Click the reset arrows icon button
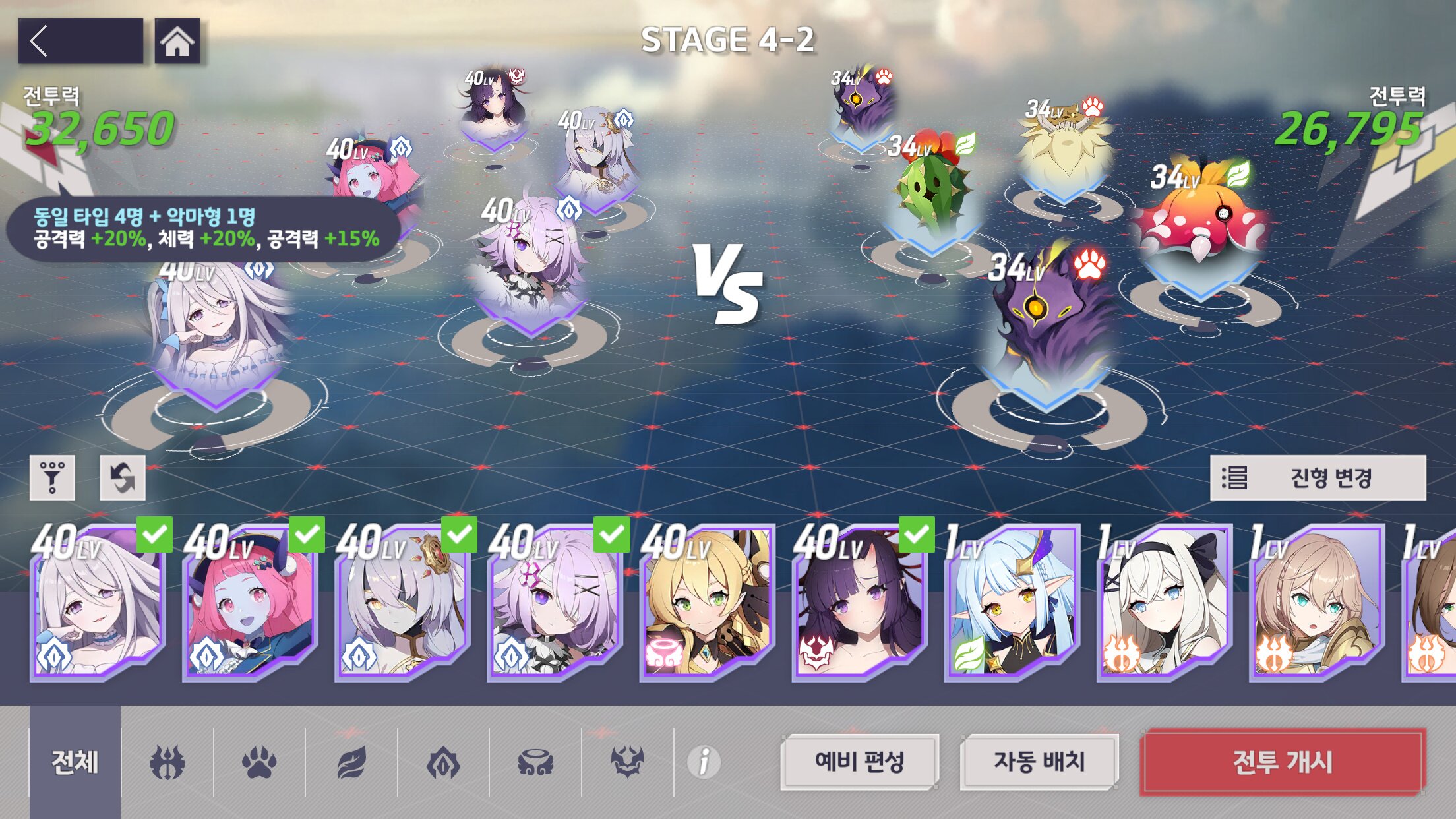Image resolution: width=1456 pixels, height=819 pixels. click(123, 477)
